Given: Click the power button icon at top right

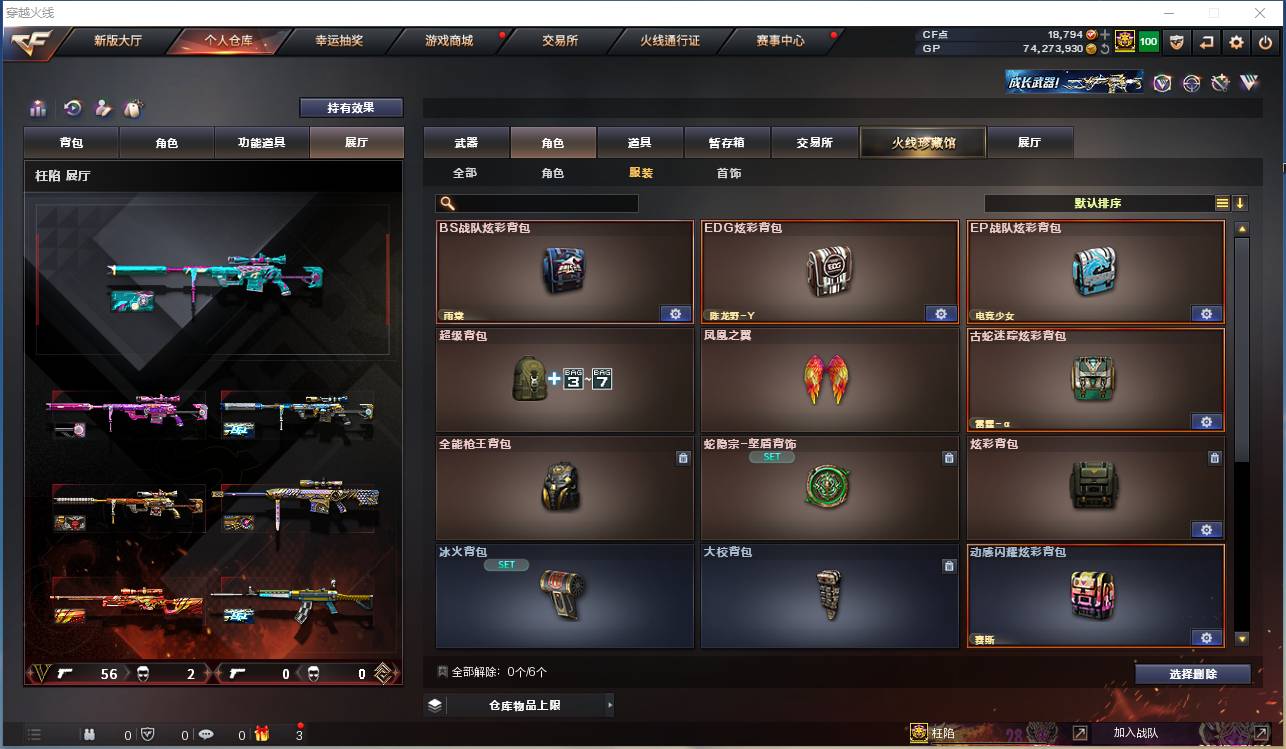Looking at the screenshot, I should [x=1265, y=42].
